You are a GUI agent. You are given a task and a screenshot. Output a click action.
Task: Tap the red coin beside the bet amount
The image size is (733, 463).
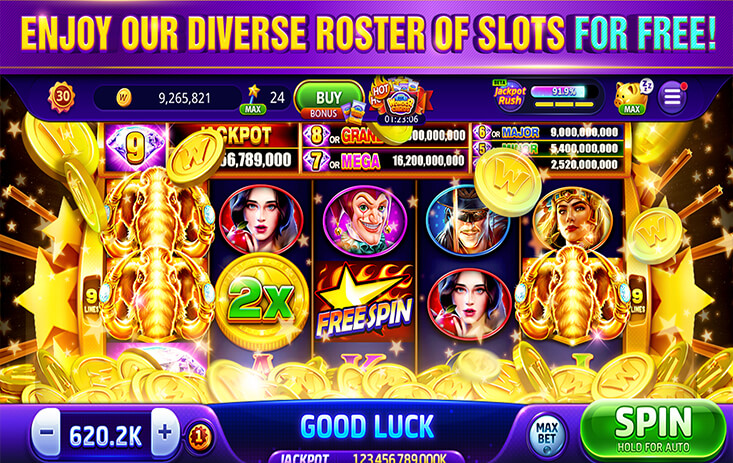pyautogui.click(x=199, y=435)
